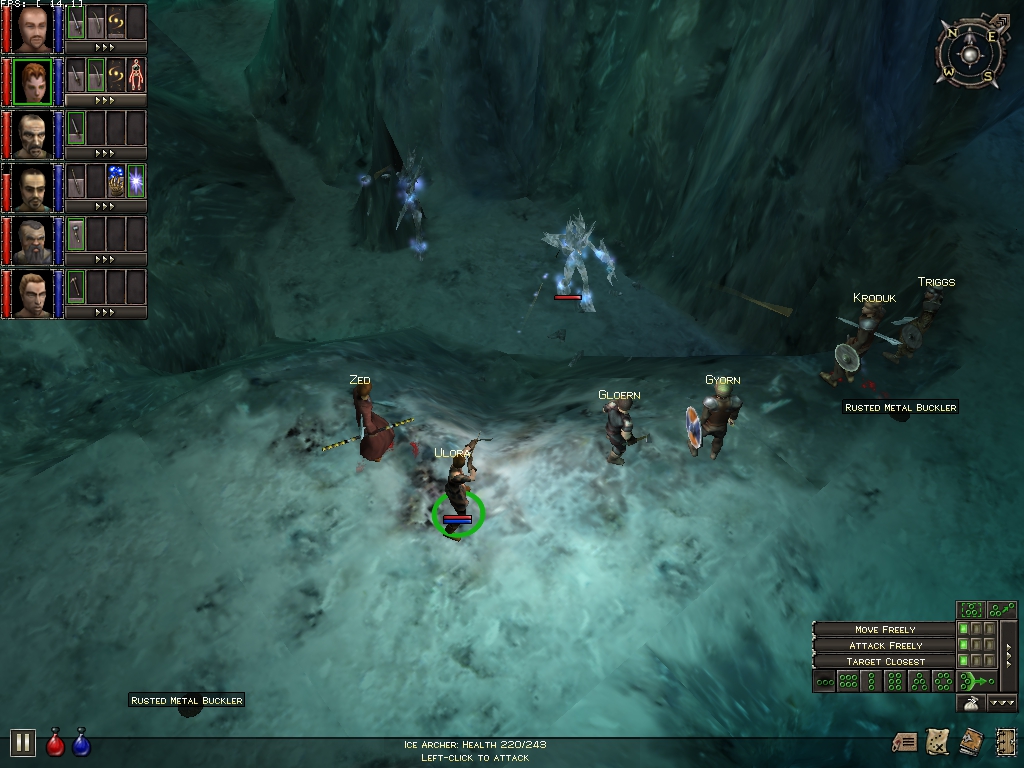Select the grey-bearded dwarf portrait
Image resolution: width=1024 pixels, height=768 pixels.
[33, 241]
